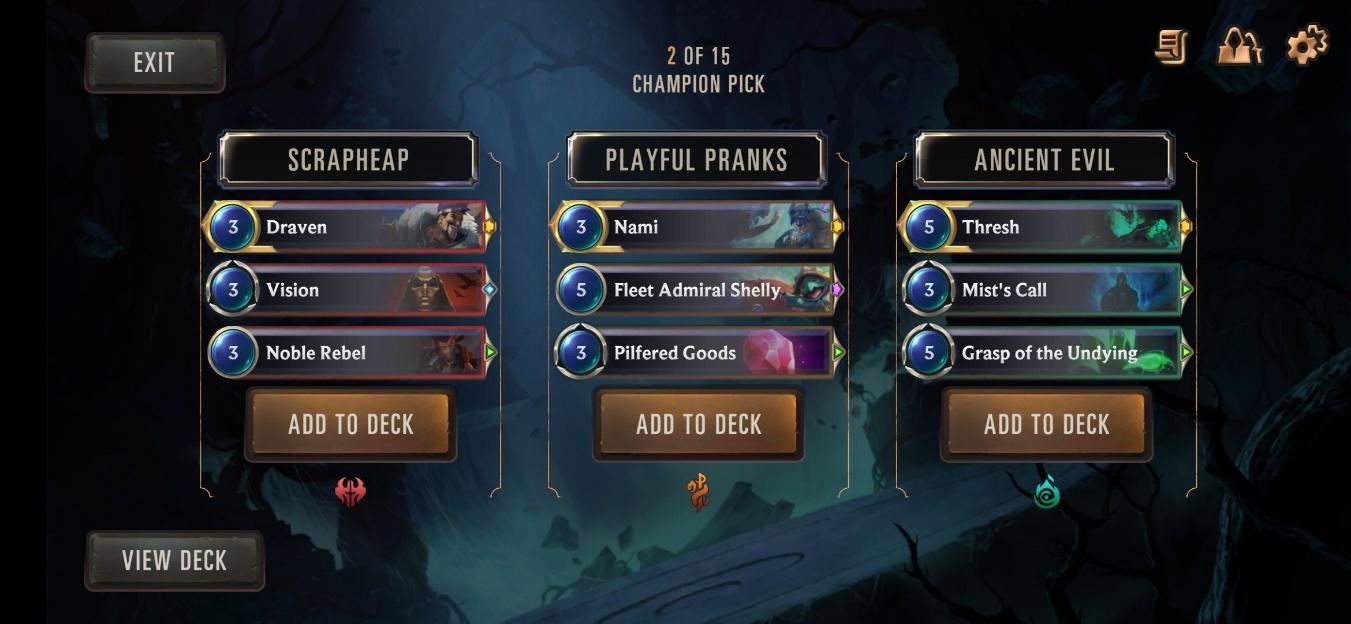
Task: Click the Playful Pranks title banner
Action: coord(696,160)
